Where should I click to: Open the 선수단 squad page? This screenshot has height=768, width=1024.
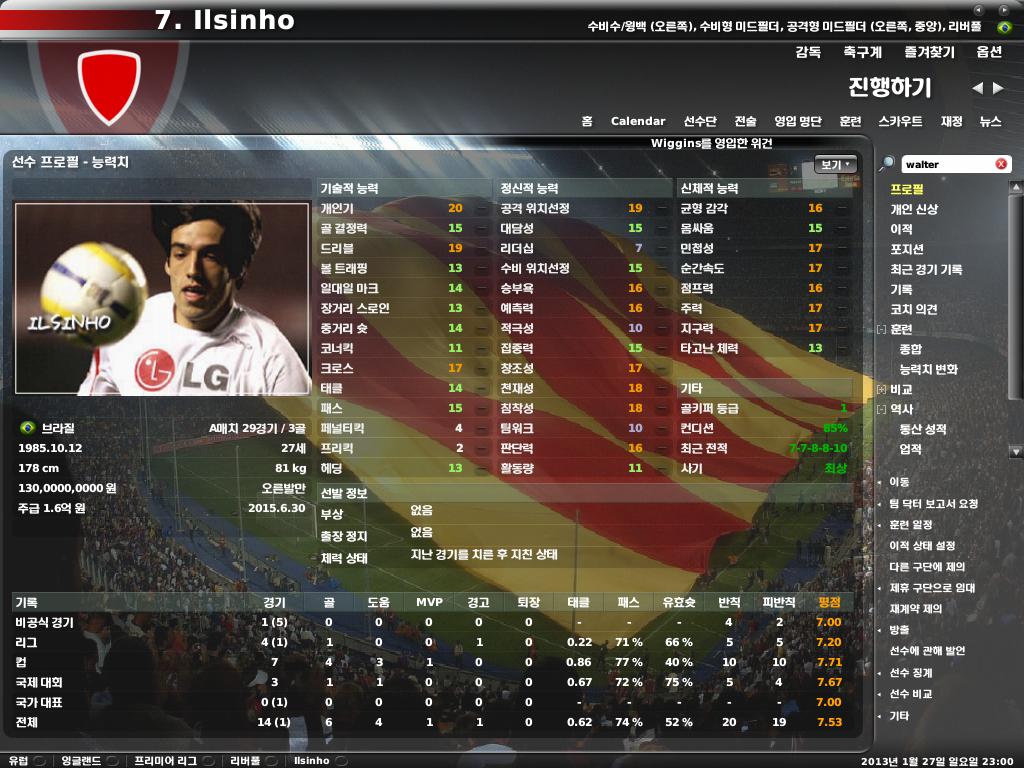[x=700, y=121]
